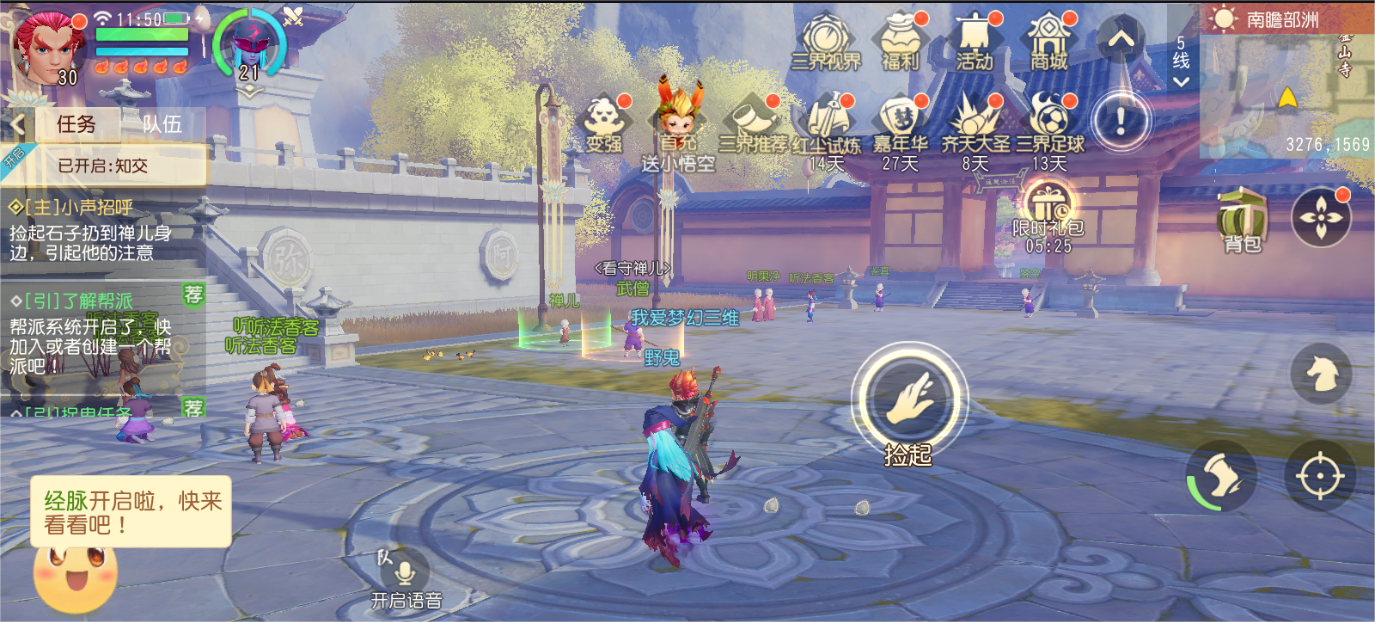Open 三界推荐 recommendations
The width and height of the screenshot is (1375, 622).
752,124
